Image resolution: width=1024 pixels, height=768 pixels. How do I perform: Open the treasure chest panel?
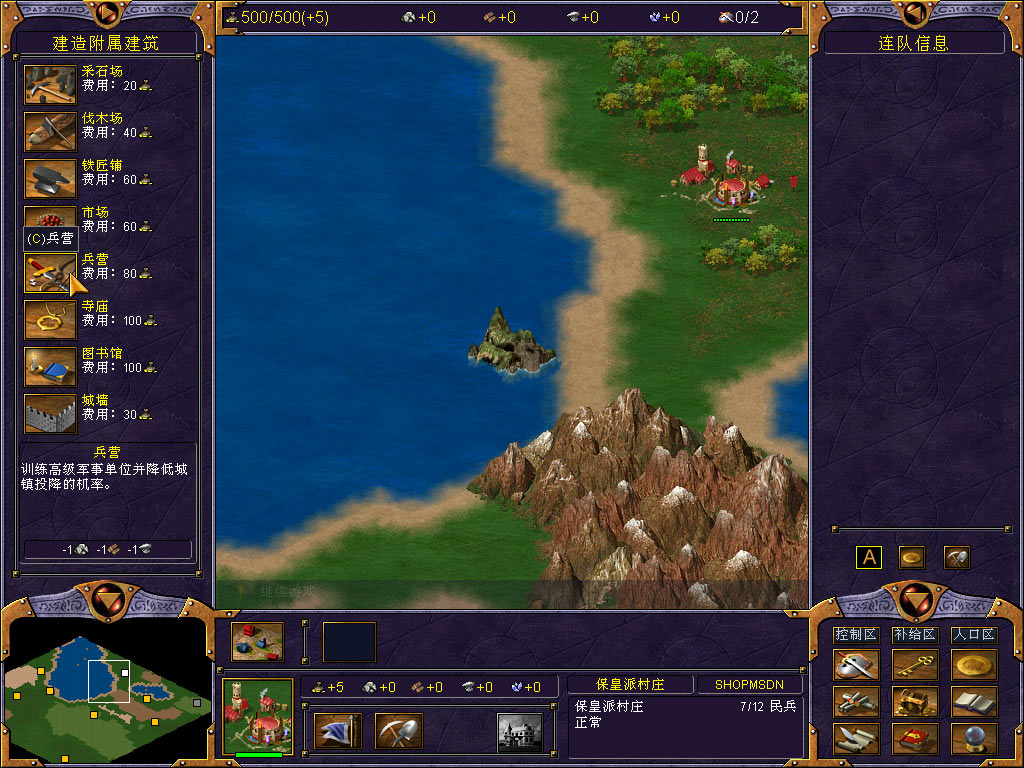coord(914,702)
